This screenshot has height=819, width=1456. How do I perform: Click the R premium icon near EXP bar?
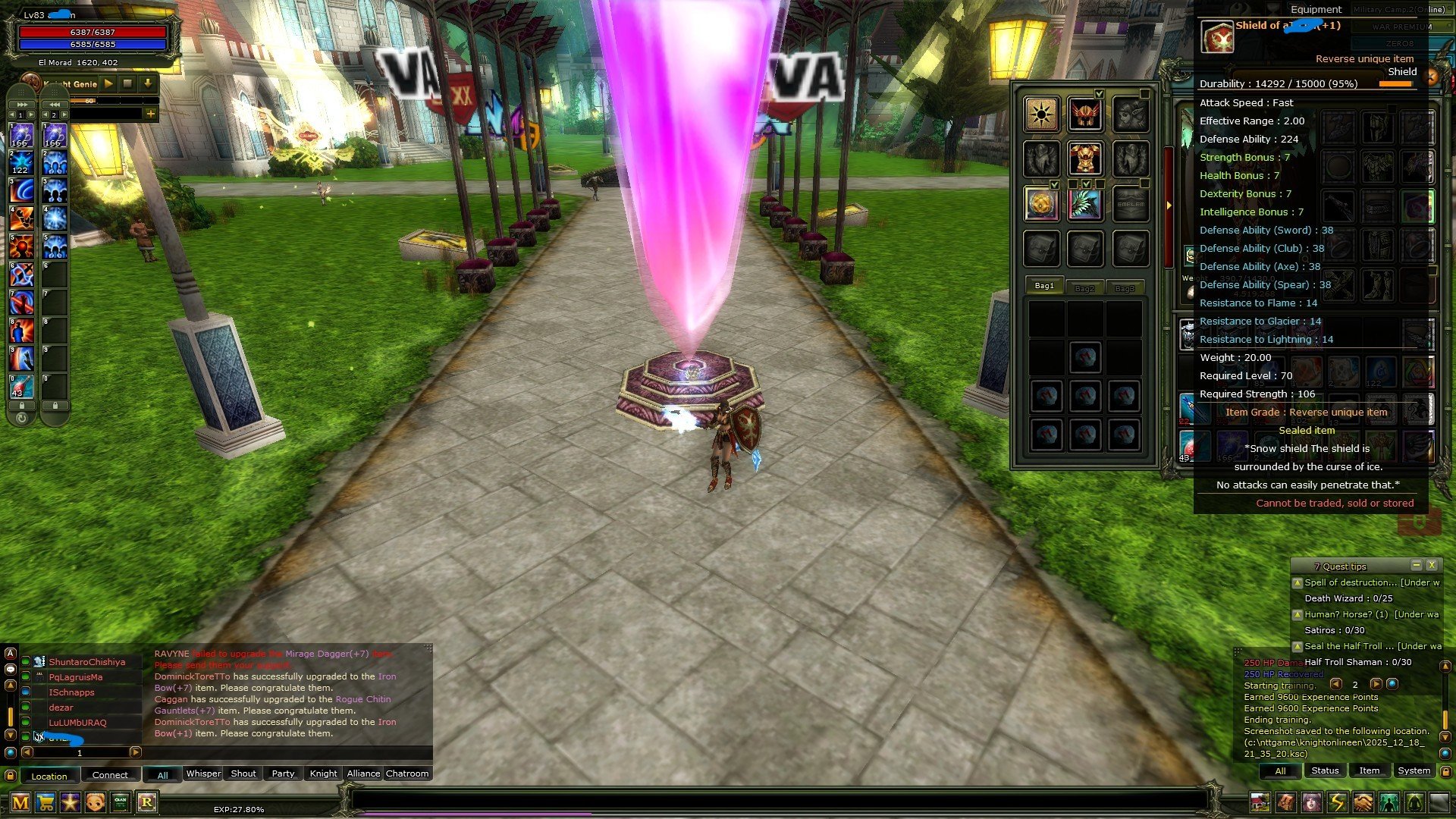[147, 802]
